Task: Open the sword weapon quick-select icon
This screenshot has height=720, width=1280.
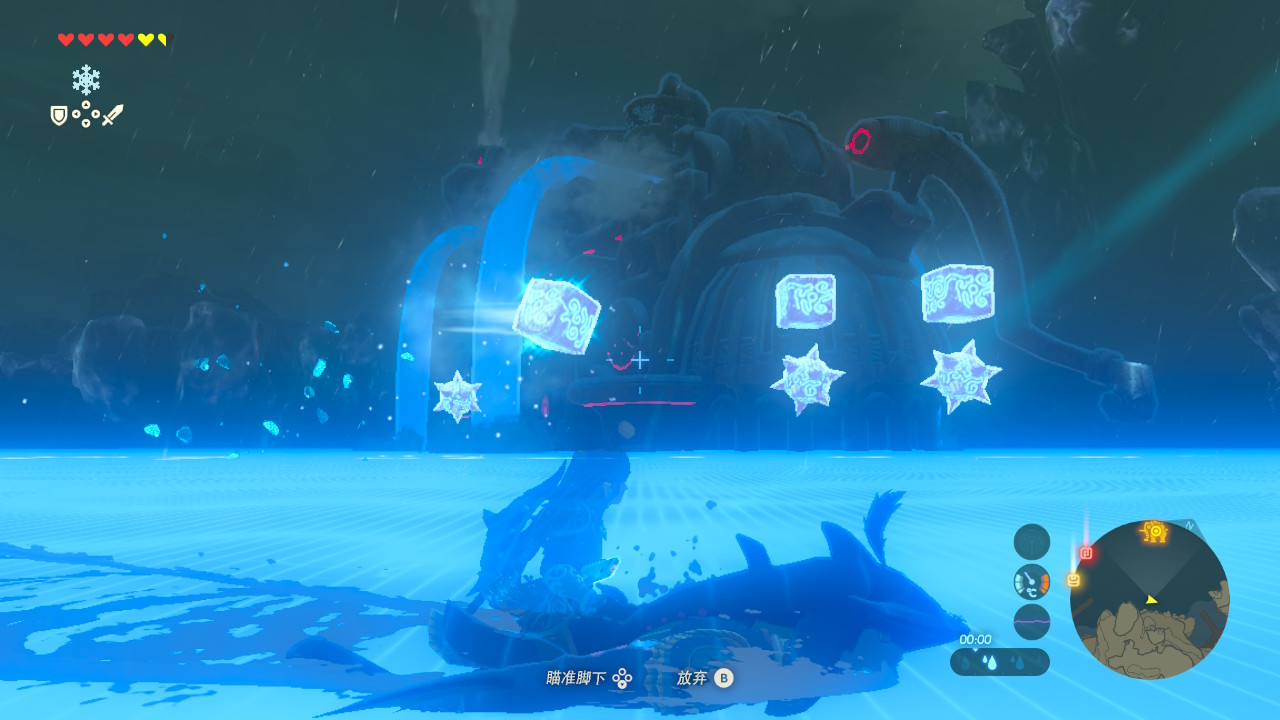Action: [x=112, y=115]
